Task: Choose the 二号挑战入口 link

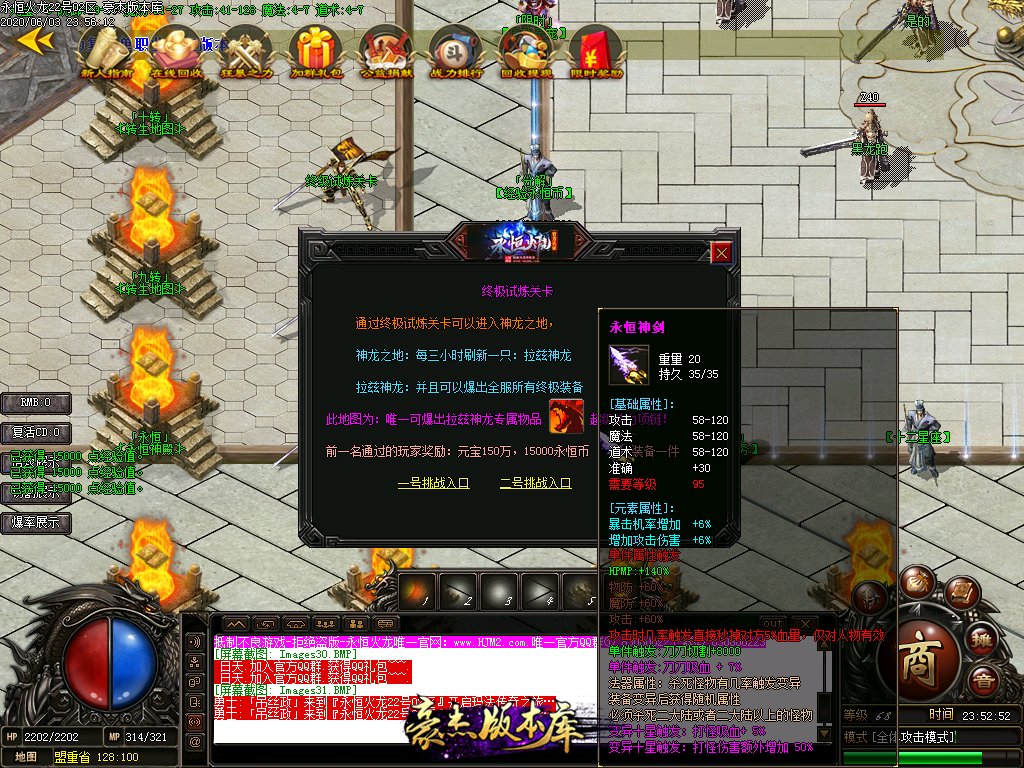Action: (535, 482)
